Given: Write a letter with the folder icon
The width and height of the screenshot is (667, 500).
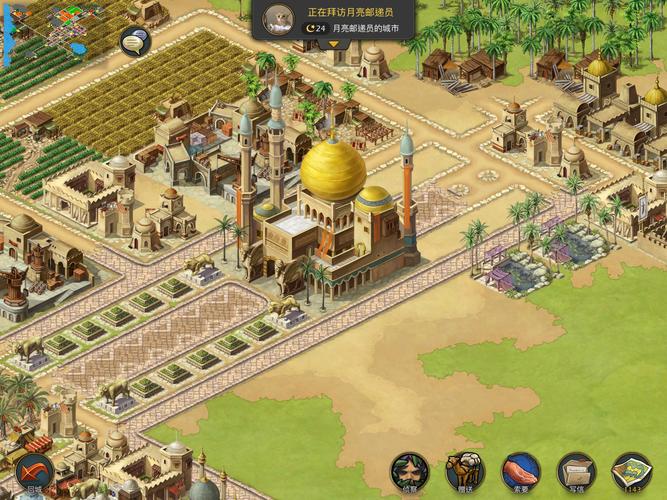Looking at the screenshot, I should pyautogui.click(x=576, y=470).
